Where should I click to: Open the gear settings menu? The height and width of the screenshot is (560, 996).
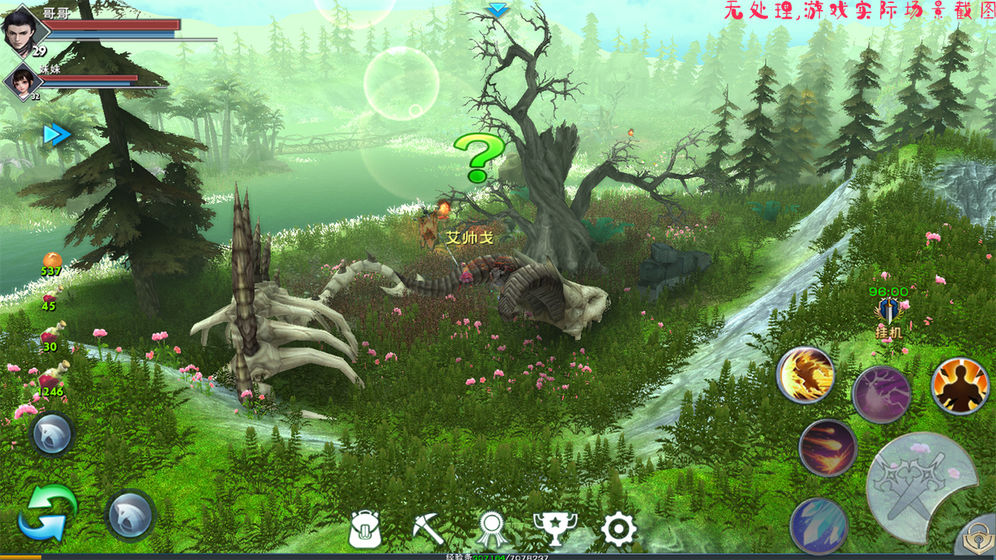(x=618, y=529)
